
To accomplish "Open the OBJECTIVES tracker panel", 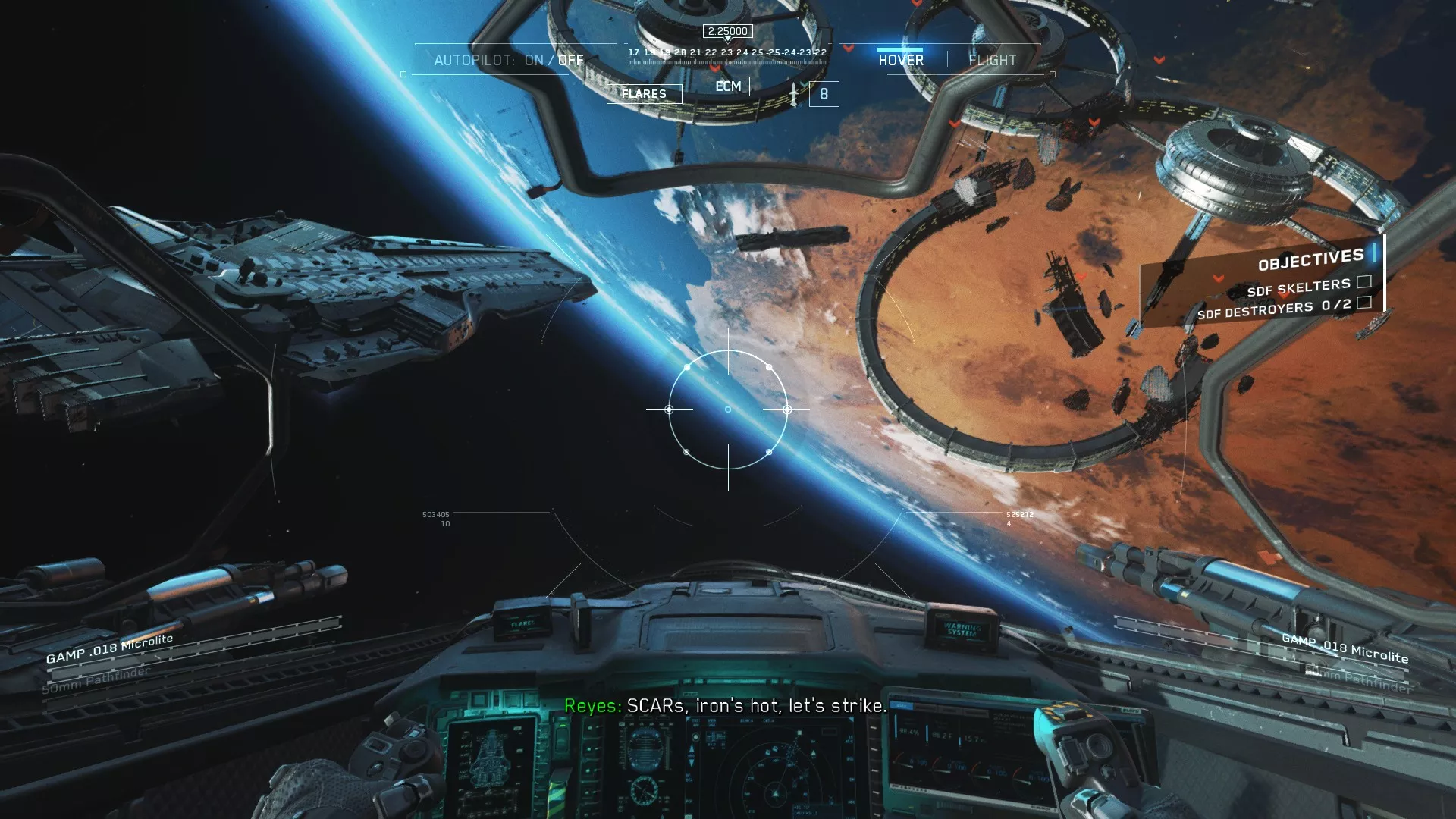I will 1310,260.
